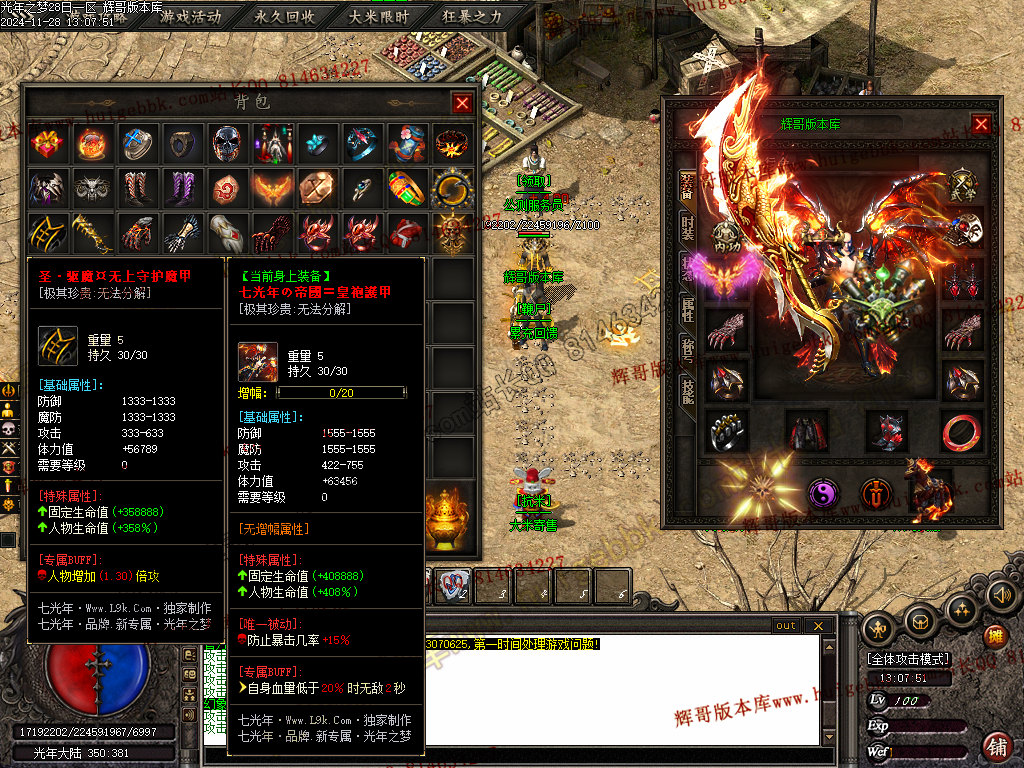
Task: Close the 背包 backpack window
Action: pyautogui.click(x=462, y=102)
